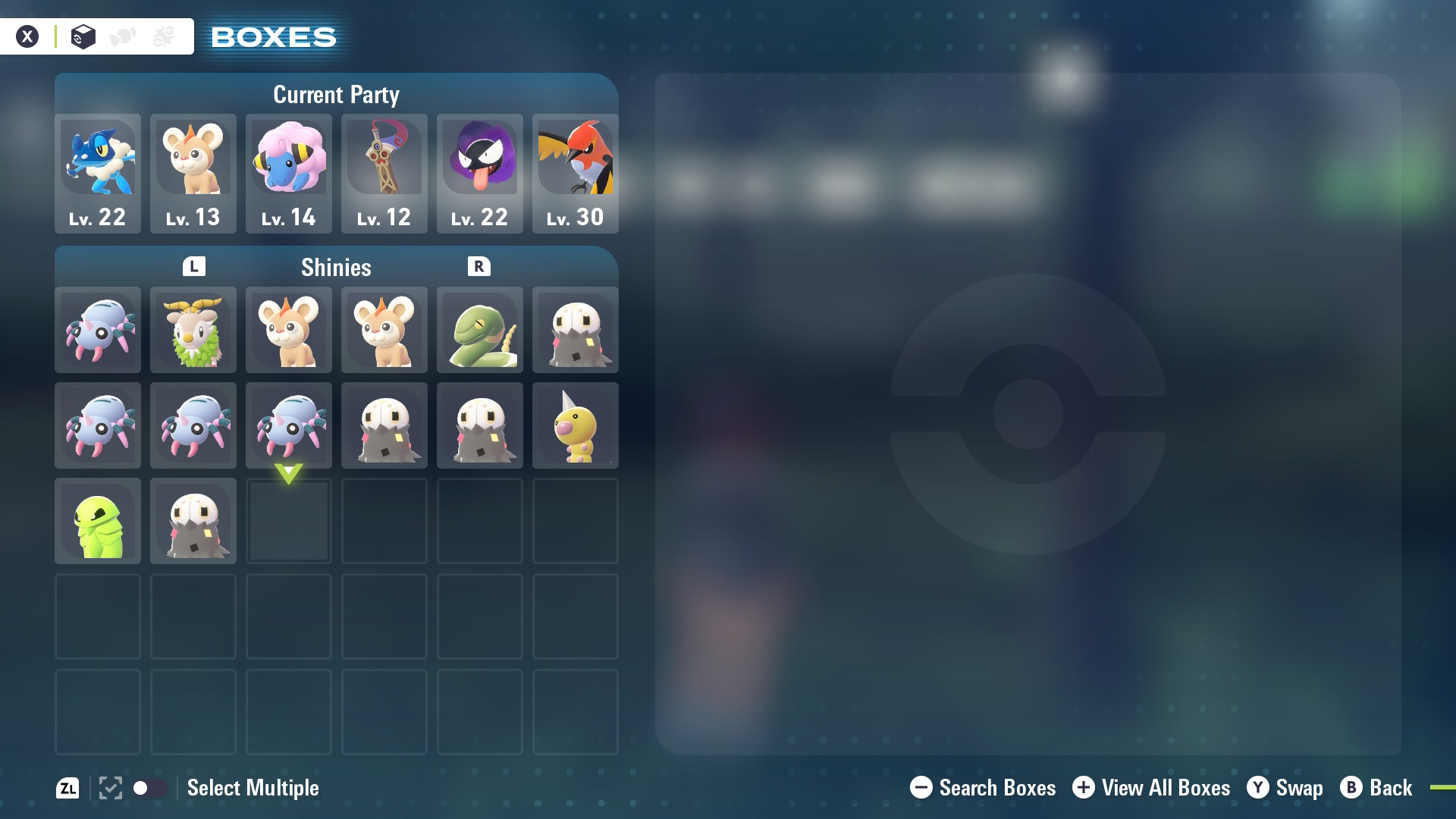1456x819 pixels.
Task: Select the Honedge party slot
Action: coord(384,173)
